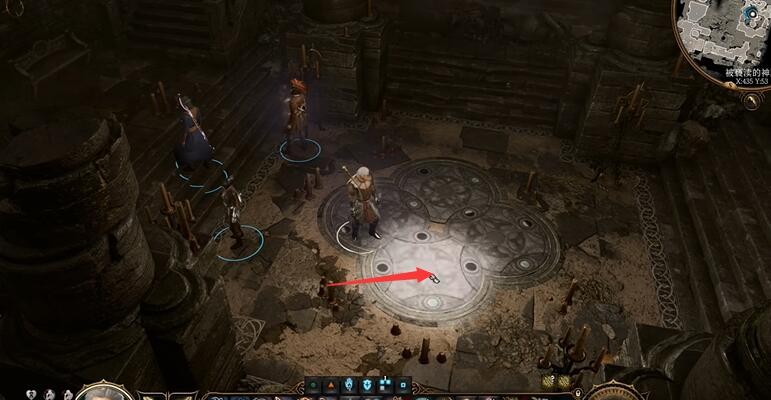Click the green circle action resource icon
This screenshot has height=400, width=771.
tap(314, 384)
